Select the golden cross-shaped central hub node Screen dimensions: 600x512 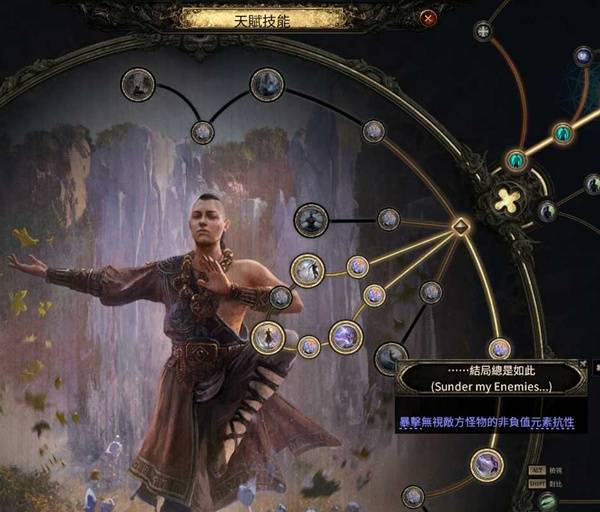[x=508, y=200]
